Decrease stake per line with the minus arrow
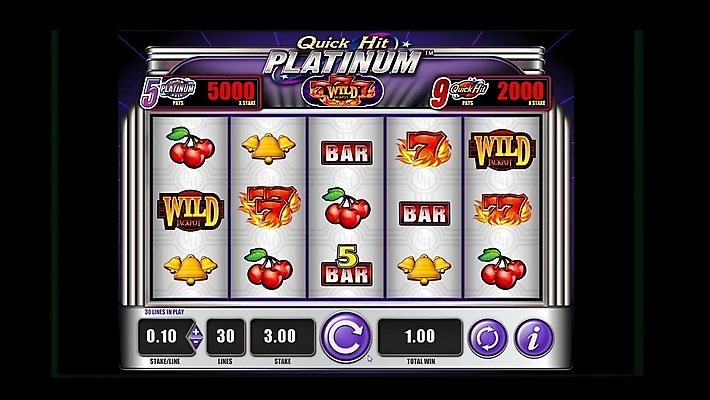The image size is (710, 400). pyautogui.click(x=195, y=344)
